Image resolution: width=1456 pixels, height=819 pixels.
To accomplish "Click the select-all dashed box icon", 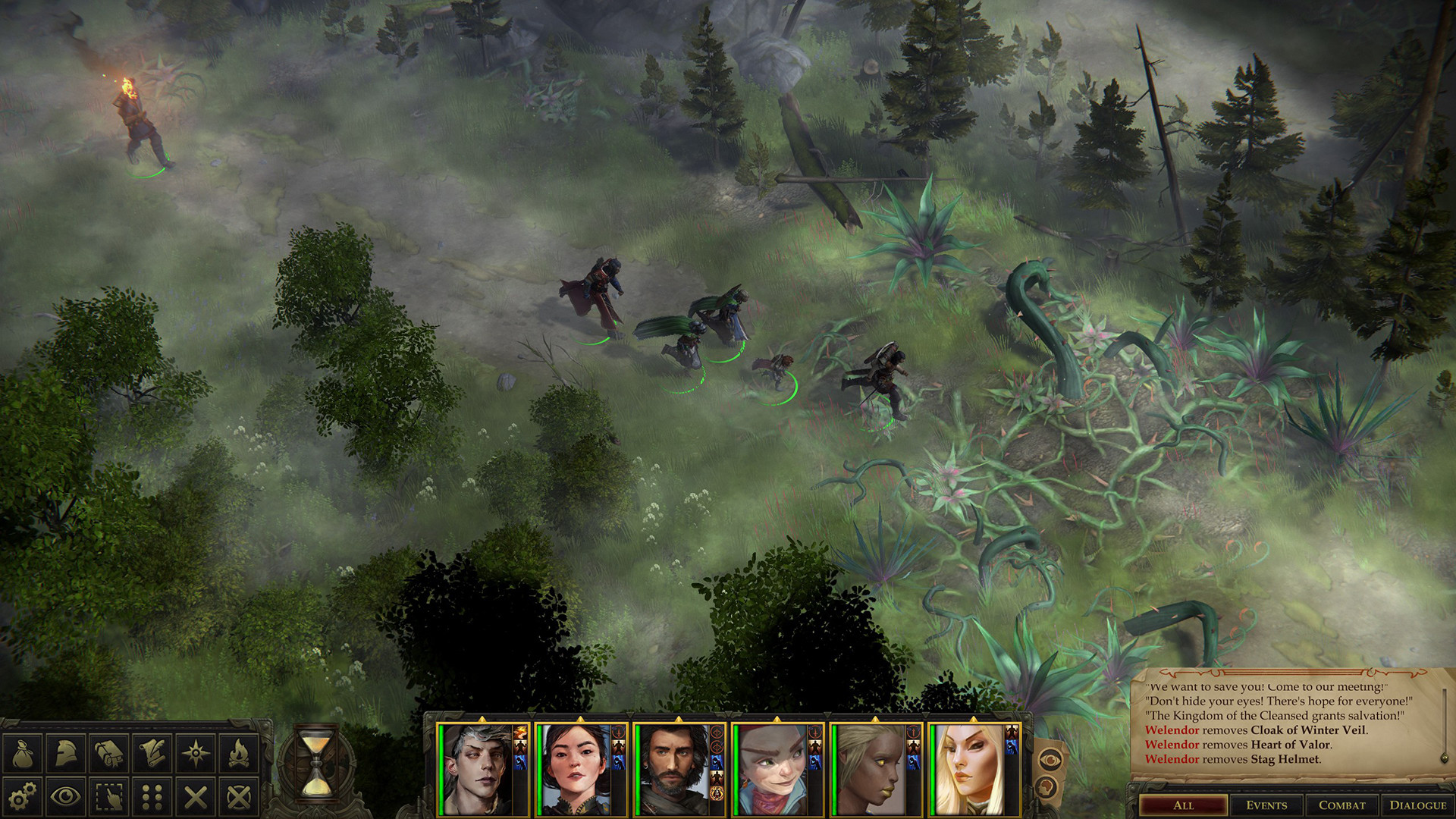I will [109, 796].
